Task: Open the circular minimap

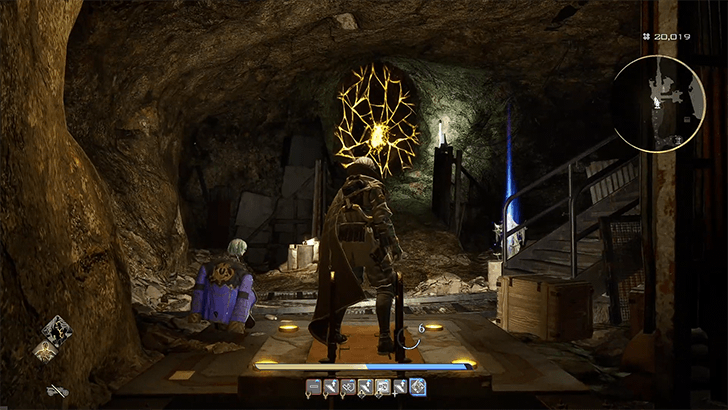Action: pyautogui.click(x=661, y=103)
